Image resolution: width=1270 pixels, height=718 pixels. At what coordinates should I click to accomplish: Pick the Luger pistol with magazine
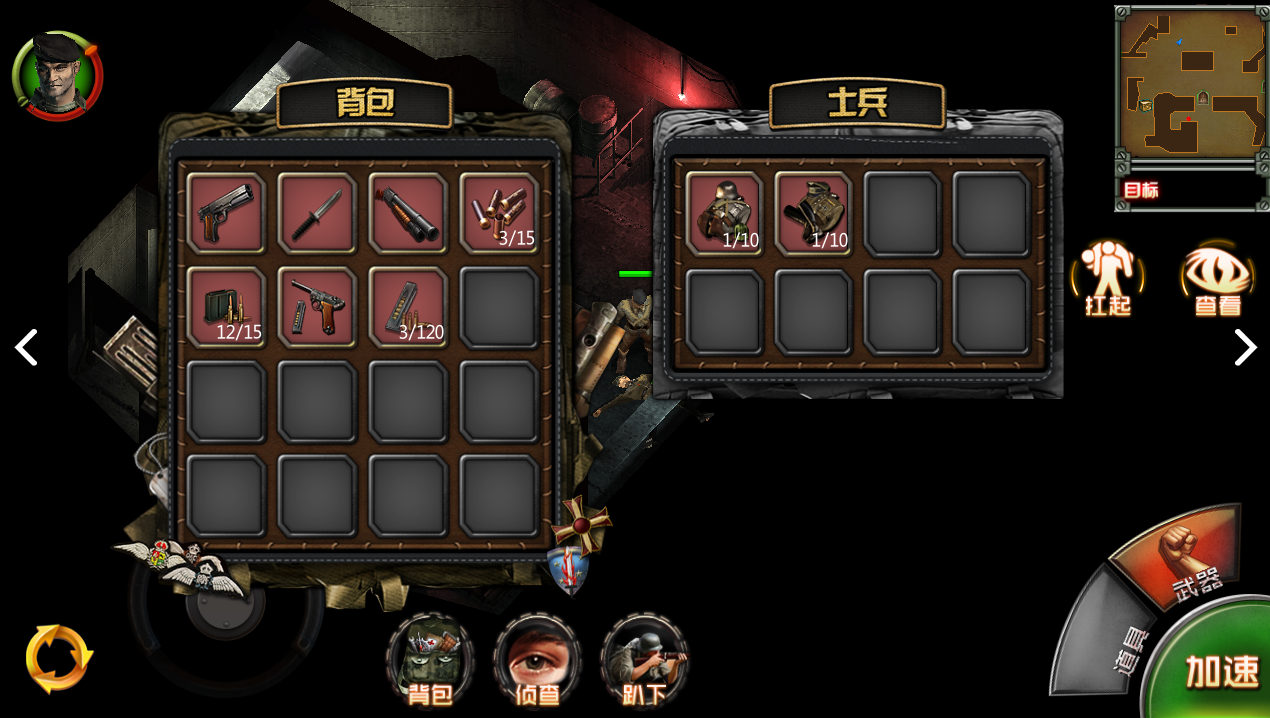pyautogui.click(x=317, y=307)
